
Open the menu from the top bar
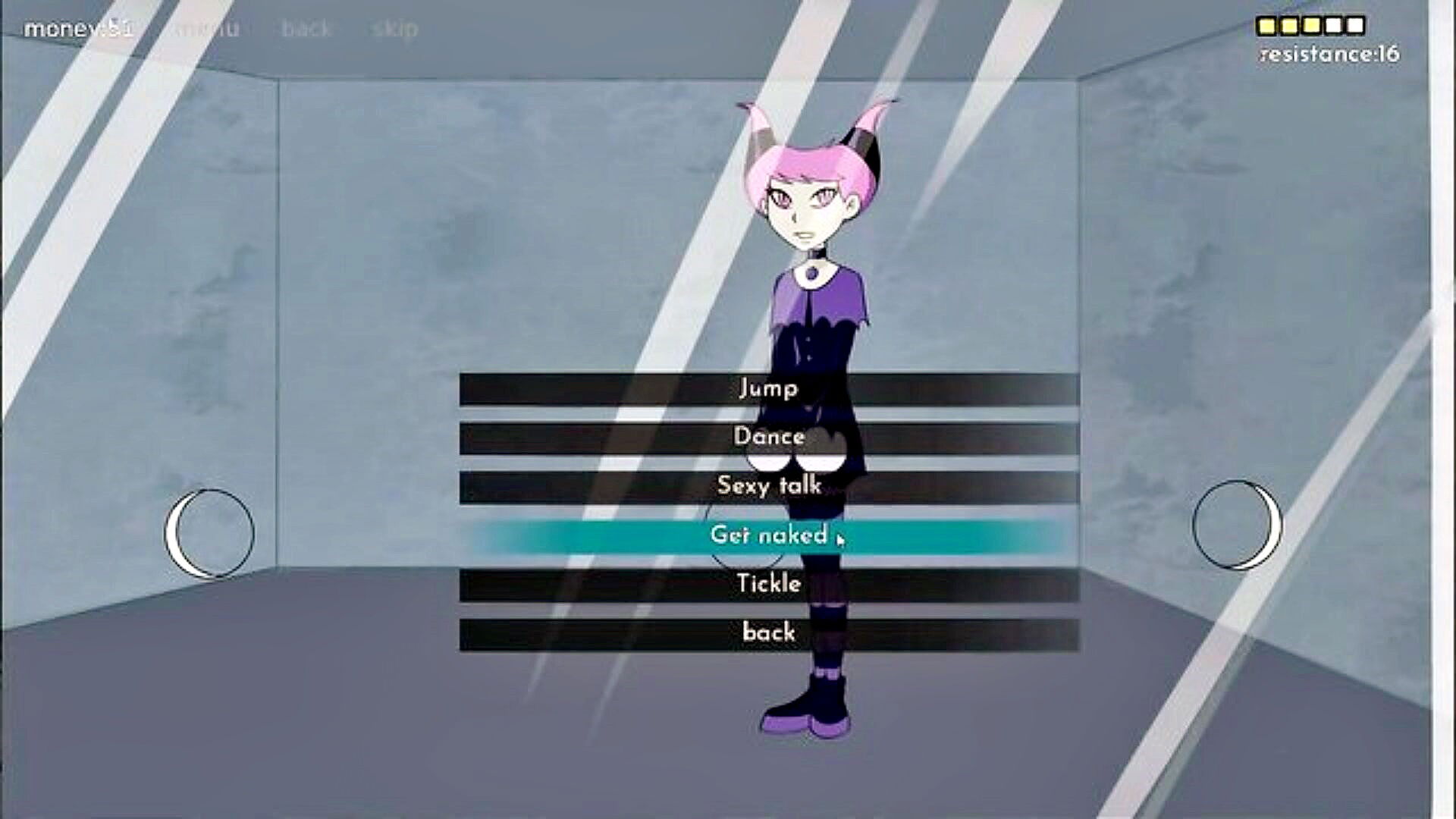point(207,29)
